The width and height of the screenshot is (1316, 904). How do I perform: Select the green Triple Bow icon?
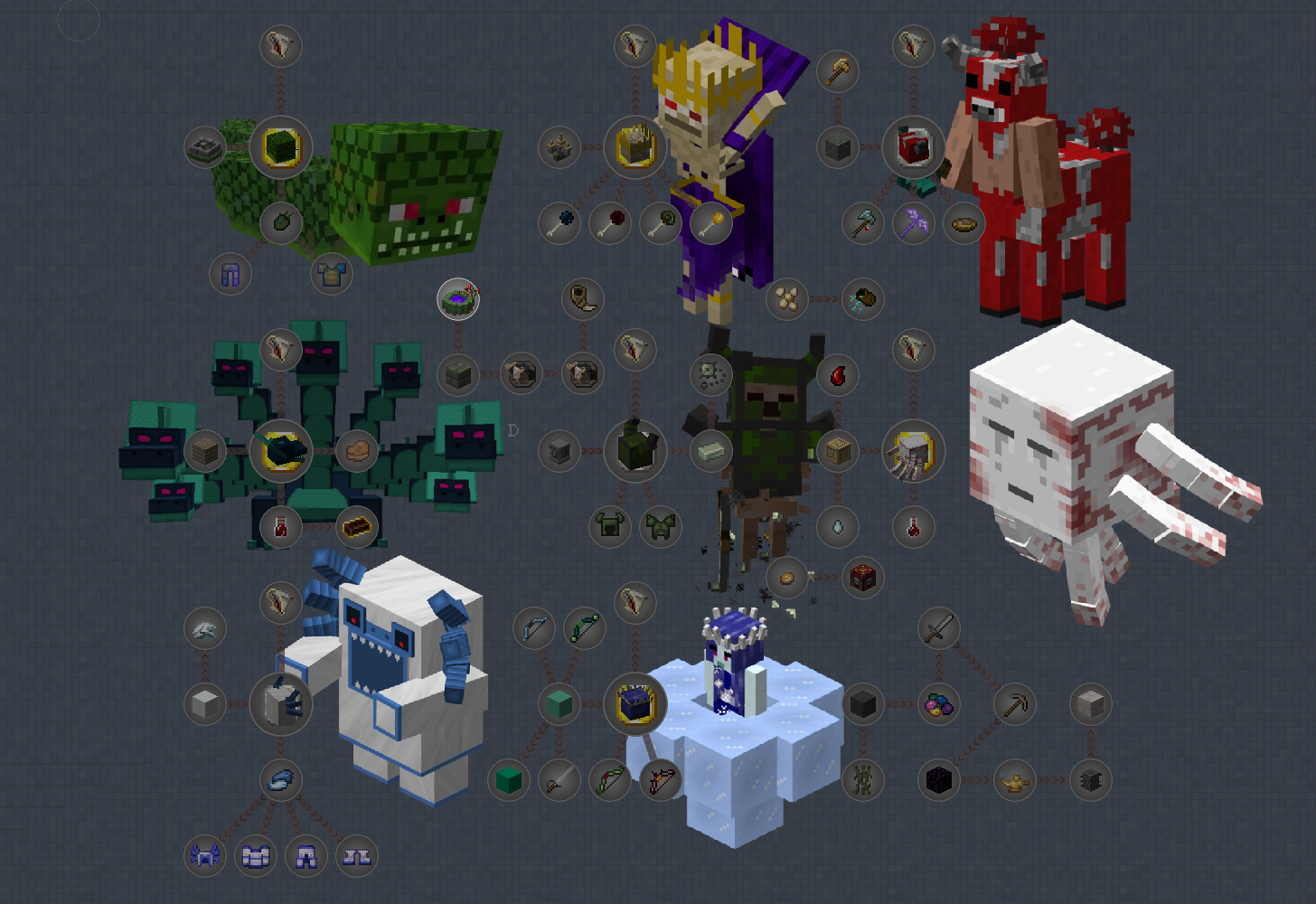click(584, 627)
